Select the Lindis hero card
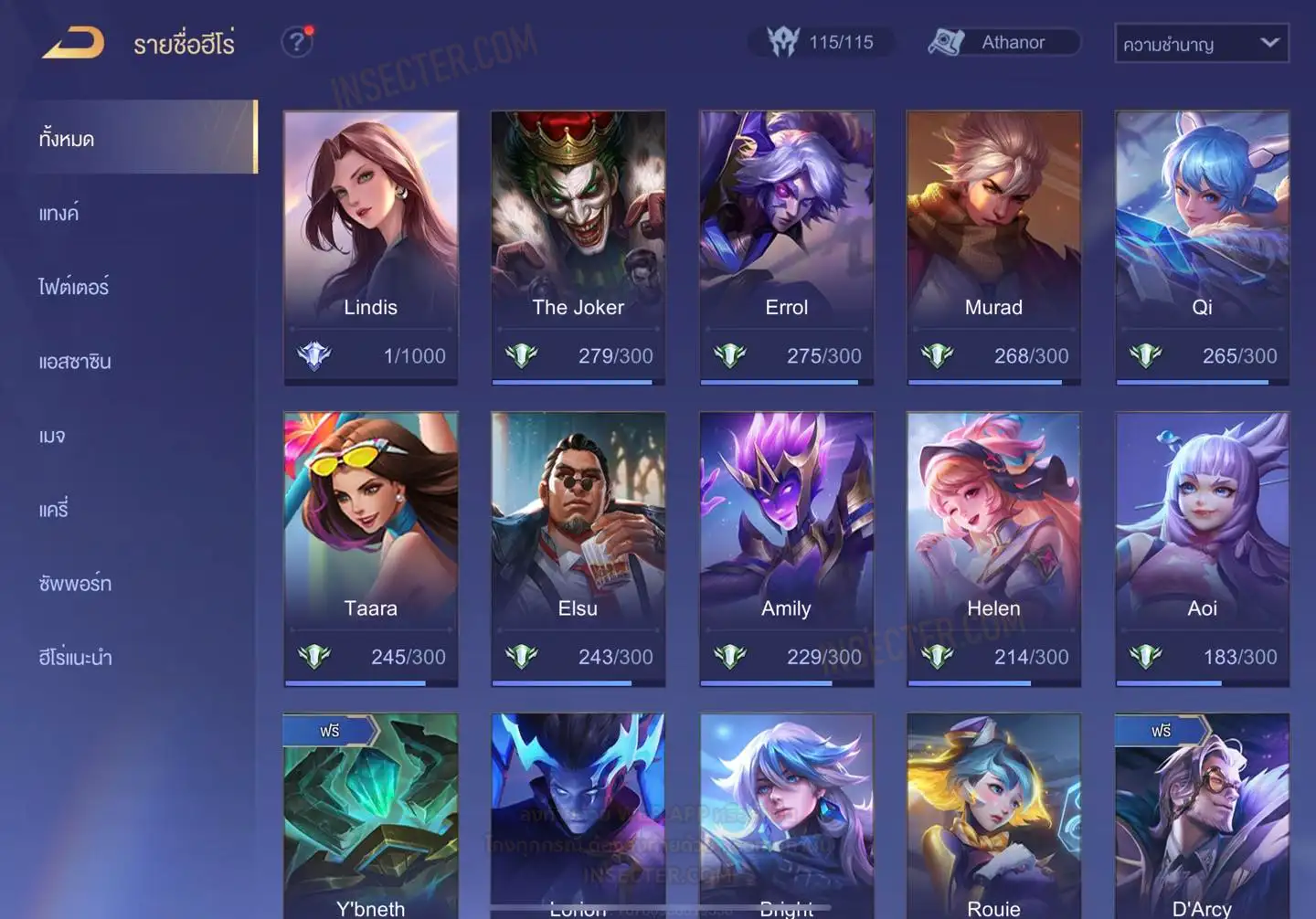Image resolution: width=1316 pixels, height=919 pixels. click(x=370, y=247)
